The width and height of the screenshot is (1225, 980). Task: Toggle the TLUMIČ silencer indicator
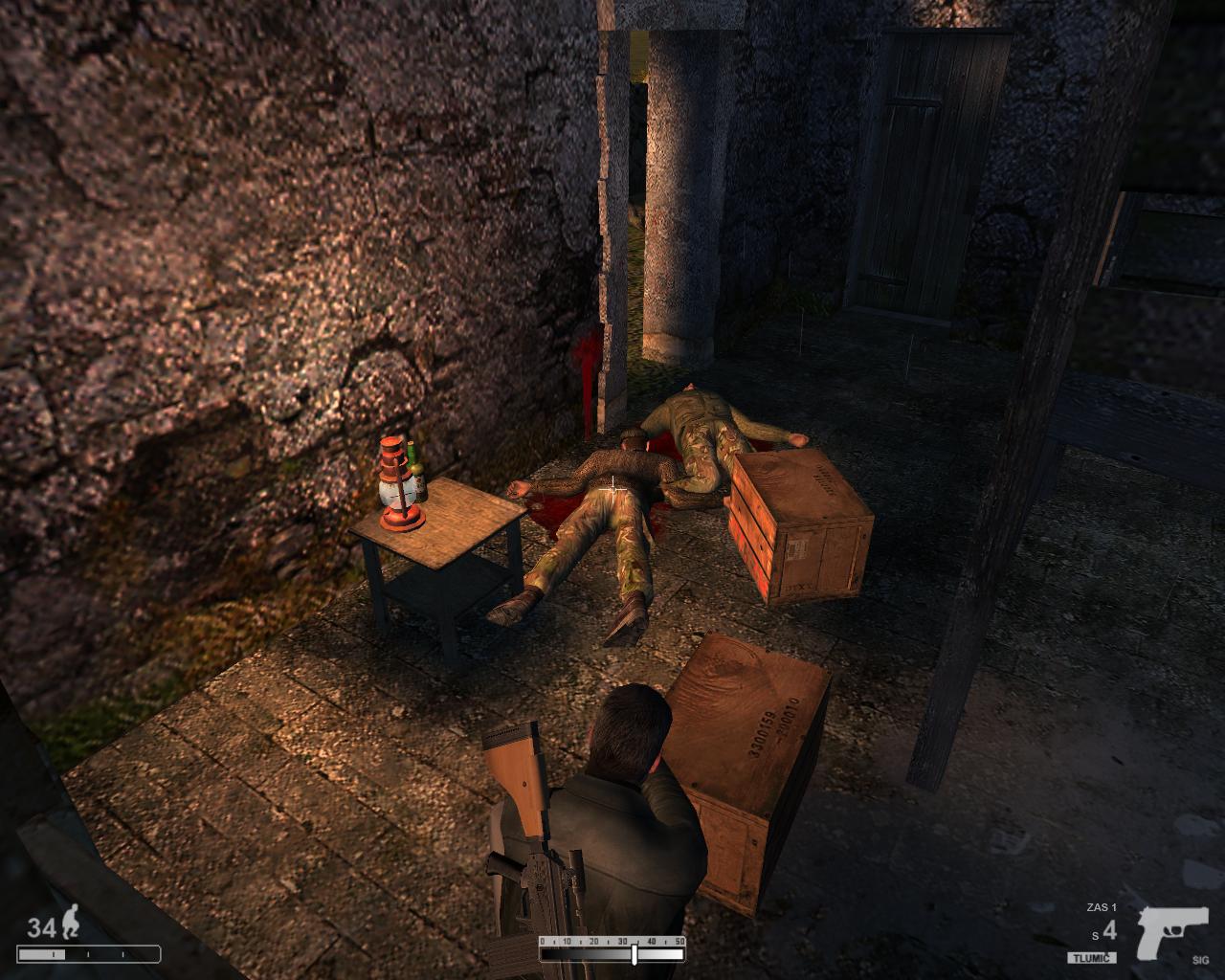(1092, 956)
